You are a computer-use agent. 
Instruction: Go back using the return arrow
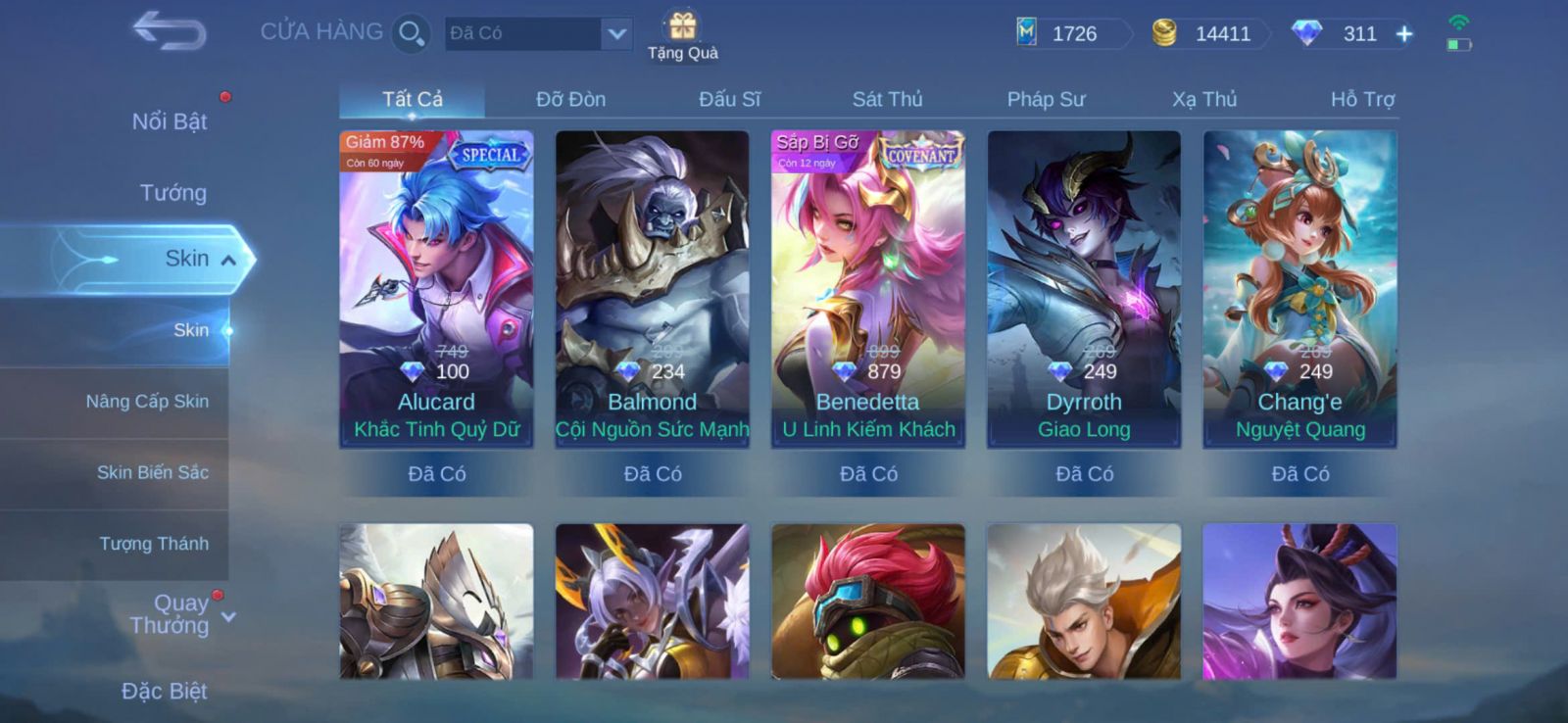click(169, 30)
